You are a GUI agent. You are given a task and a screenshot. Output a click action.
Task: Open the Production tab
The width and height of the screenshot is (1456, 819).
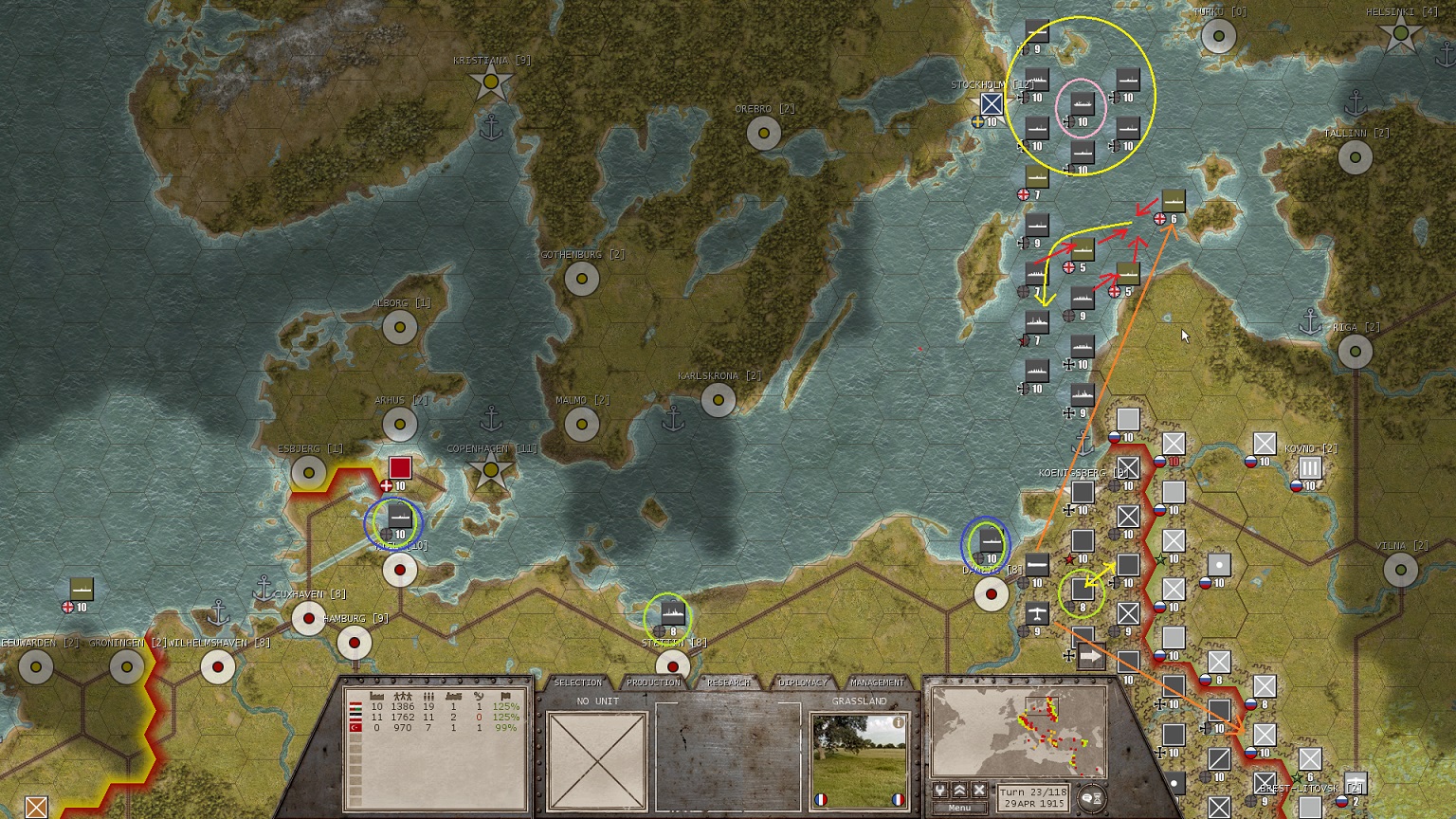(653, 682)
